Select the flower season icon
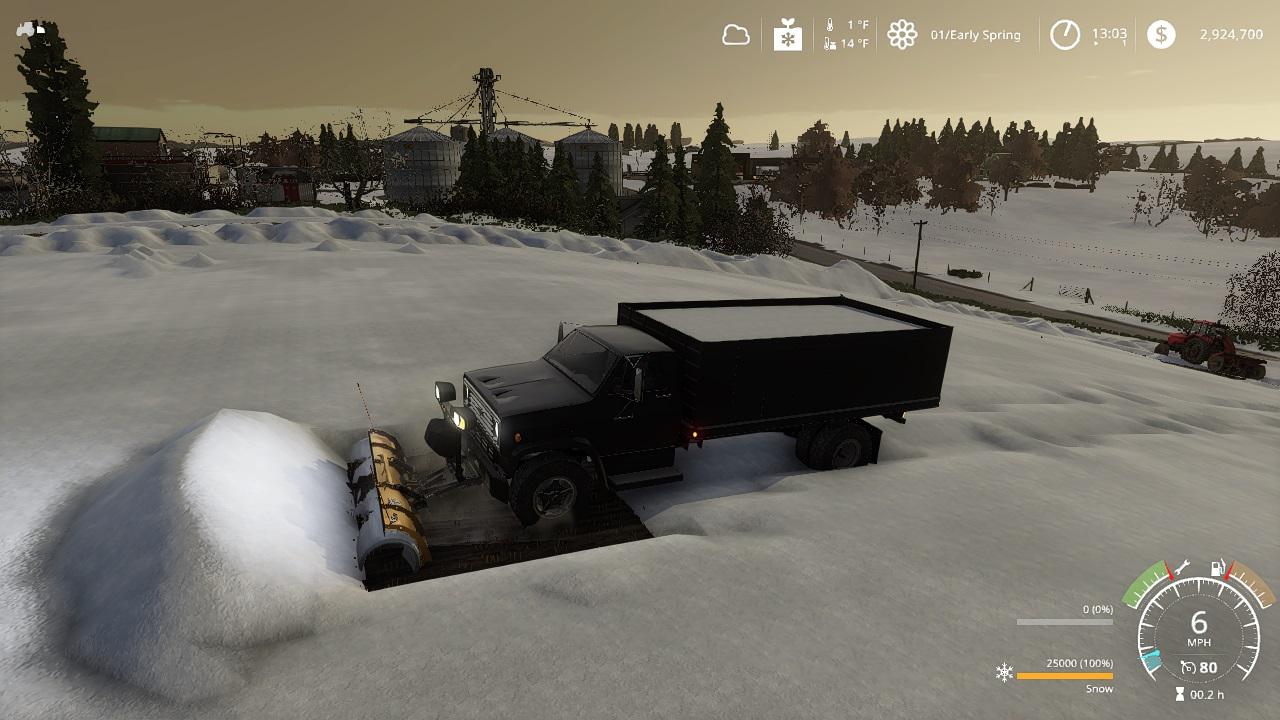 (x=902, y=35)
